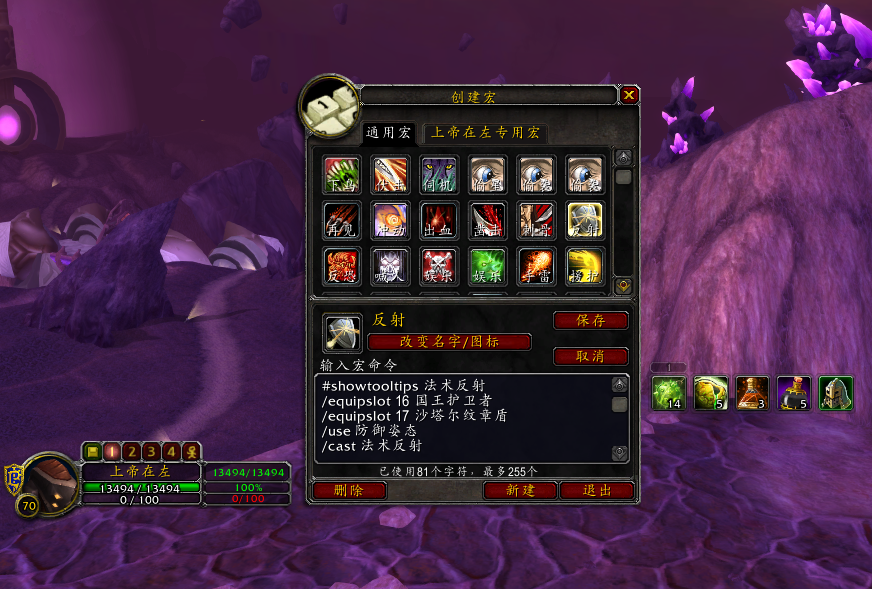Create a new macro with 新建

520,491
